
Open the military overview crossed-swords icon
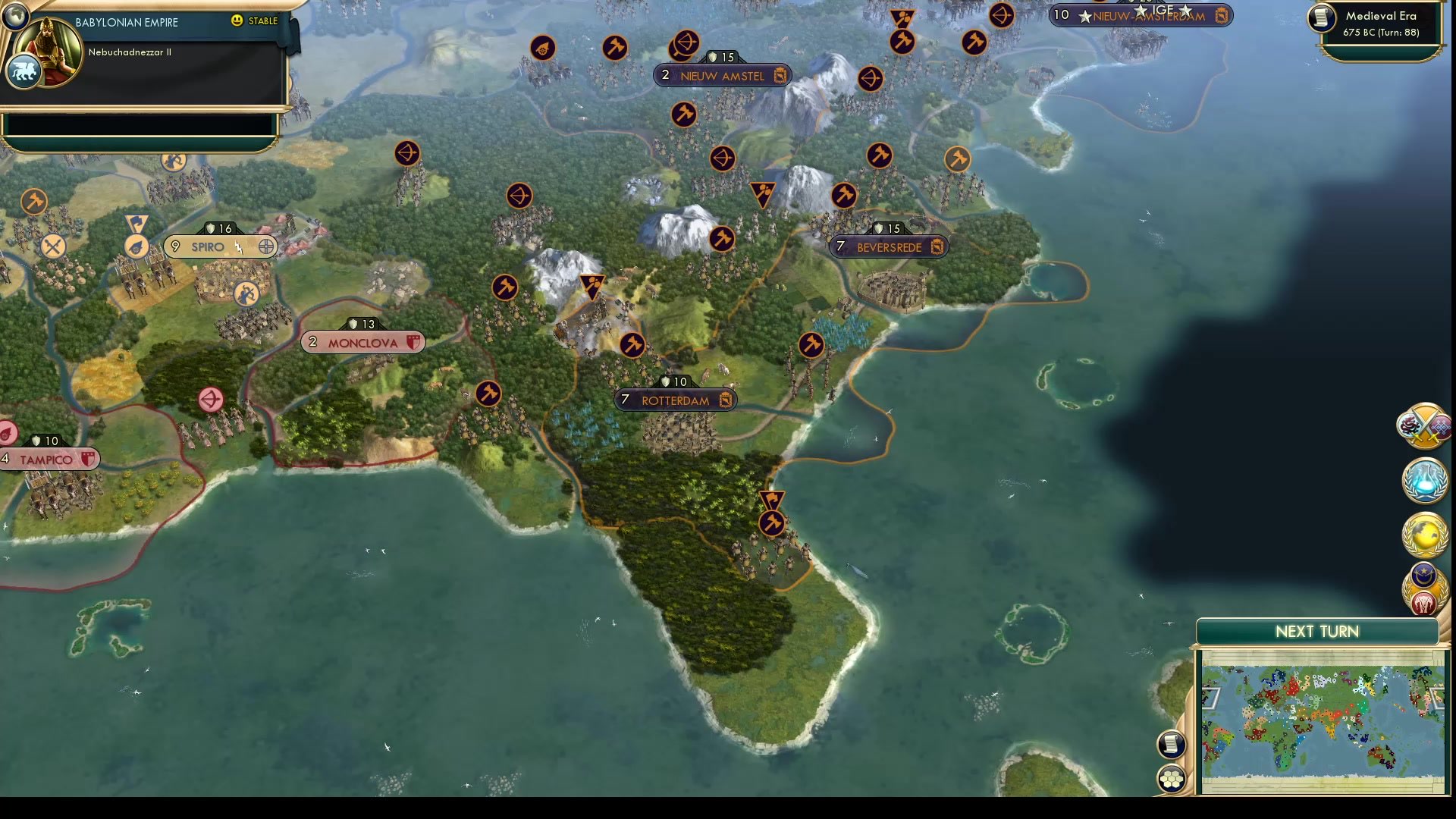click(1424, 426)
